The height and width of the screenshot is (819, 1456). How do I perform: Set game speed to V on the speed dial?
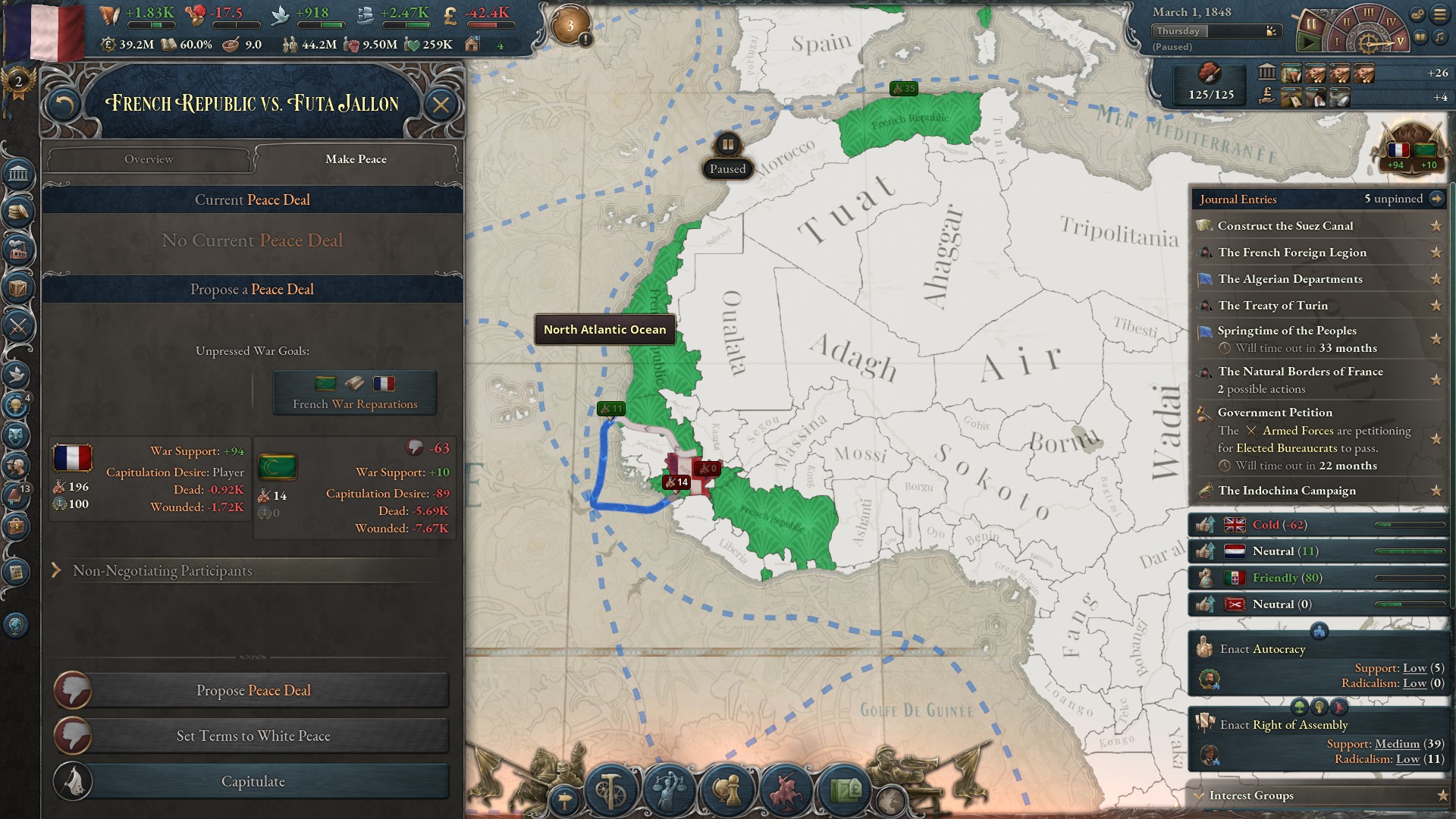tap(1400, 41)
